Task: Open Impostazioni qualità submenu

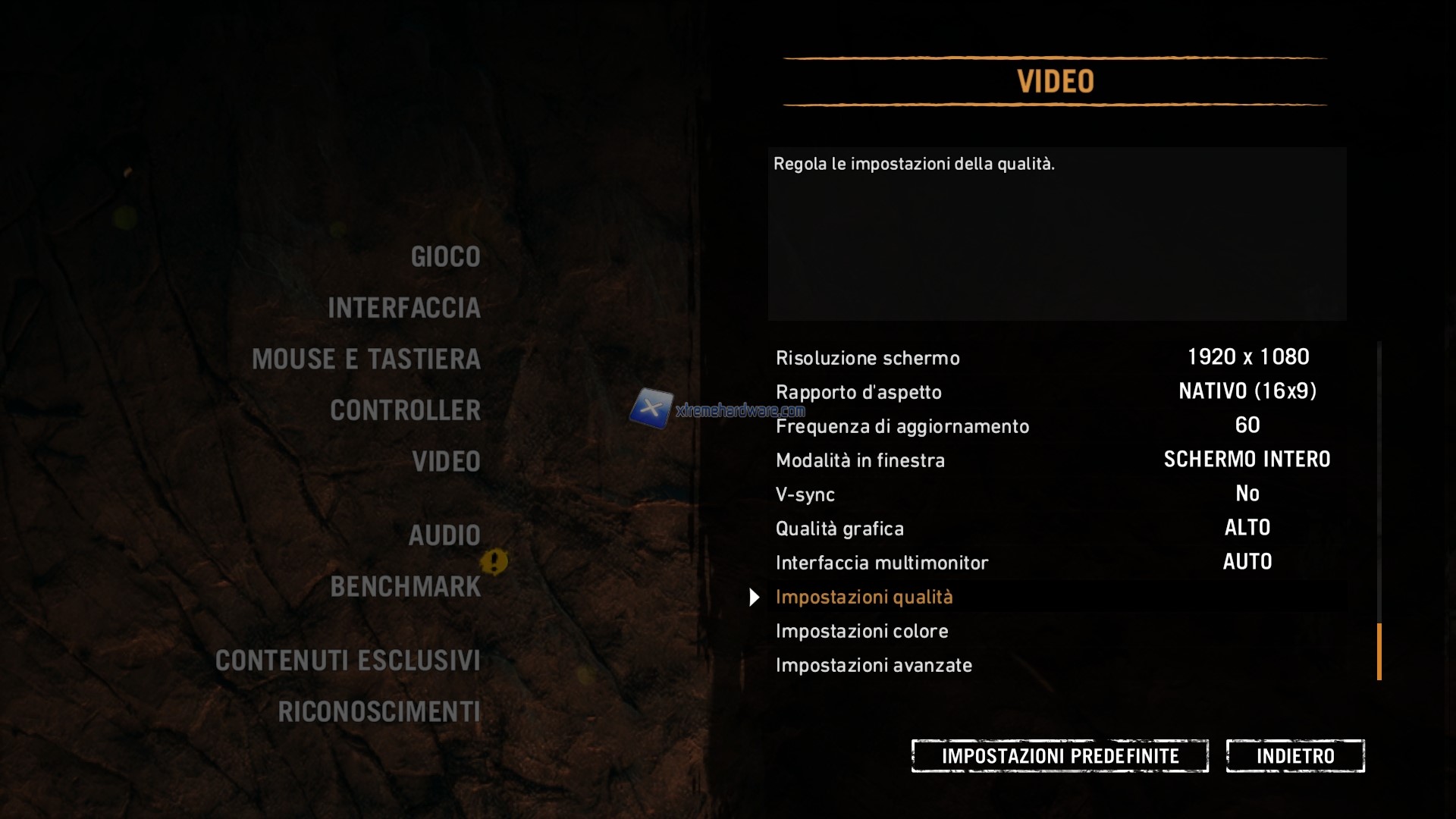Action: pyautogui.click(x=864, y=597)
